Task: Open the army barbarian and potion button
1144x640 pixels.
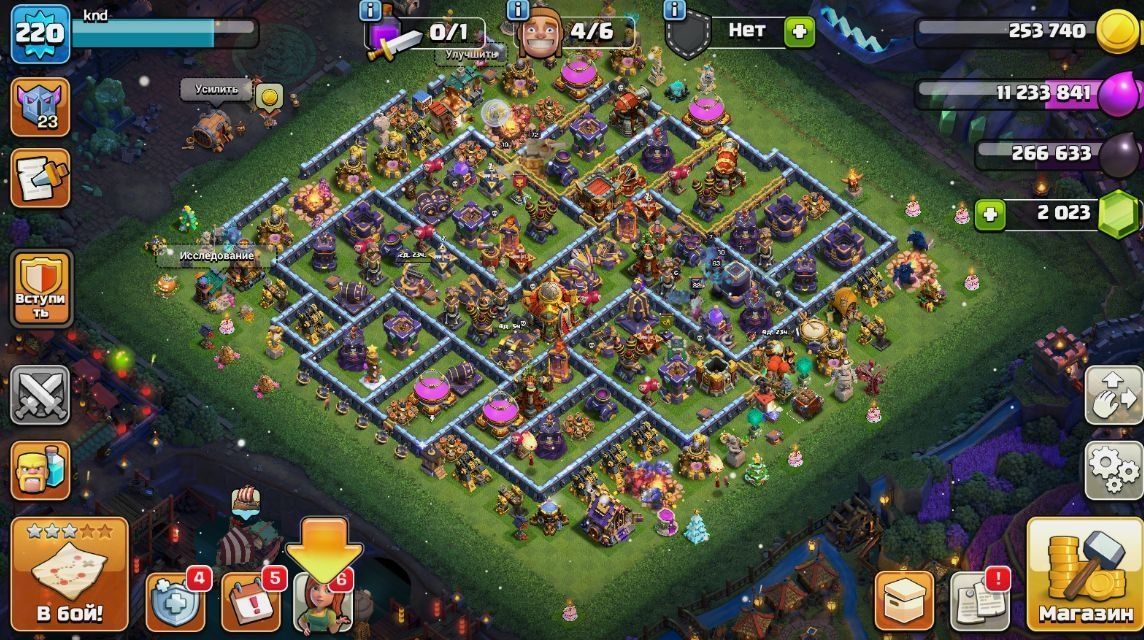Action: tap(40, 470)
